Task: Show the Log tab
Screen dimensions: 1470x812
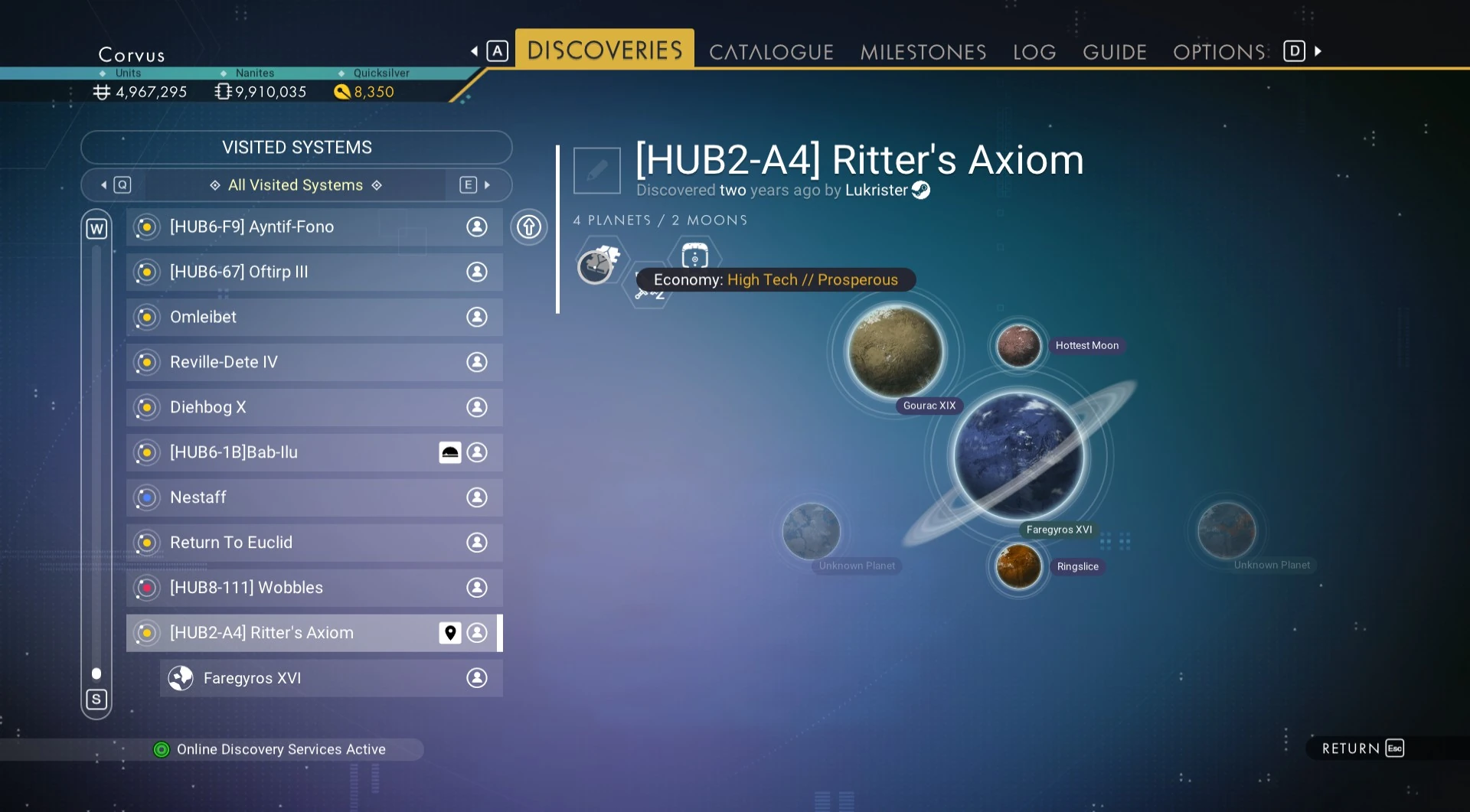Action: click(x=1034, y=52)
